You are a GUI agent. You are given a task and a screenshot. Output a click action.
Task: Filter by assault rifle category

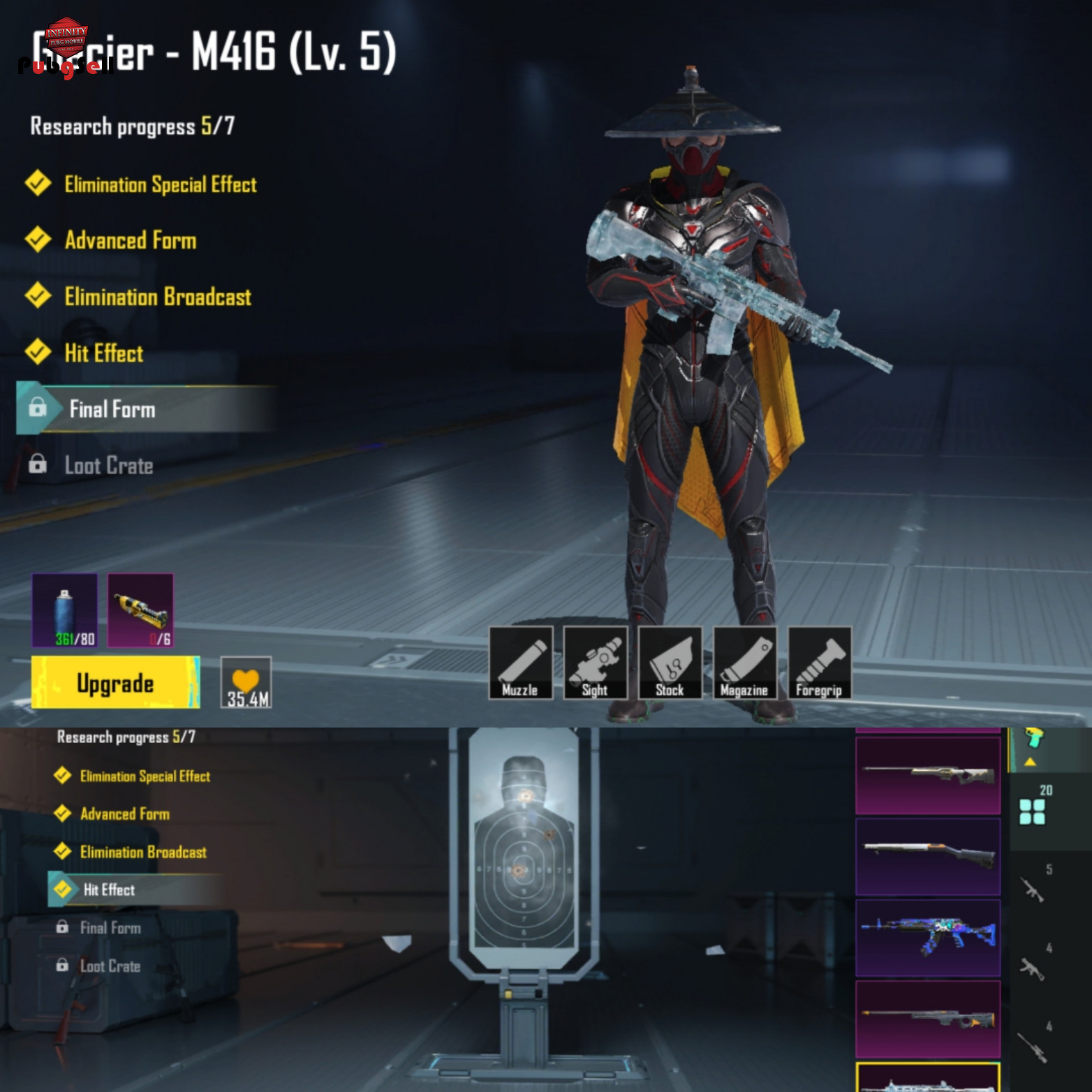pyautogui.click(x=1033, y=890)
